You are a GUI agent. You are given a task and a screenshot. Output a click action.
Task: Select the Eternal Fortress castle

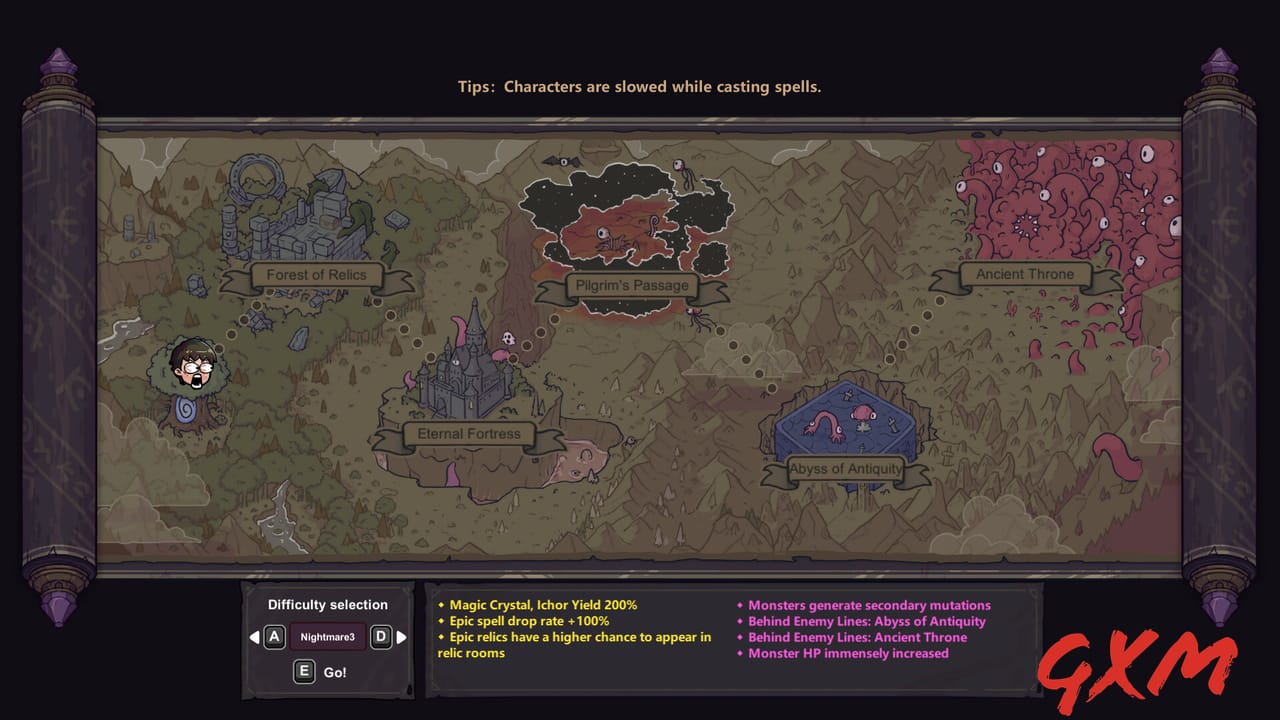coord(468,433)
